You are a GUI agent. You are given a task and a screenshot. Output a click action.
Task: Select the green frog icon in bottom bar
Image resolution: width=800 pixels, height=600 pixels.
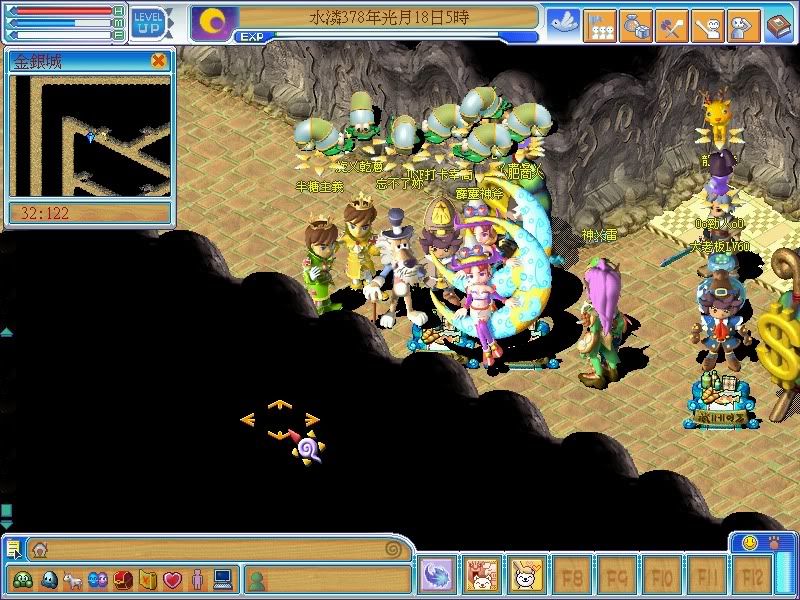(23, 579)
